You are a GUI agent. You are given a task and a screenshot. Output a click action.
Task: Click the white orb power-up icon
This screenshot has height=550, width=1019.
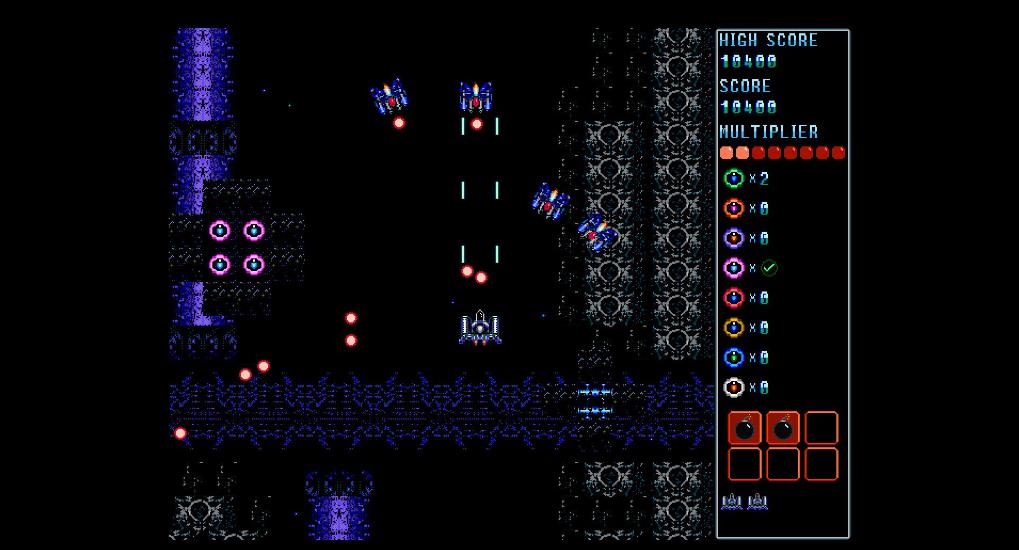click(734, 387)
